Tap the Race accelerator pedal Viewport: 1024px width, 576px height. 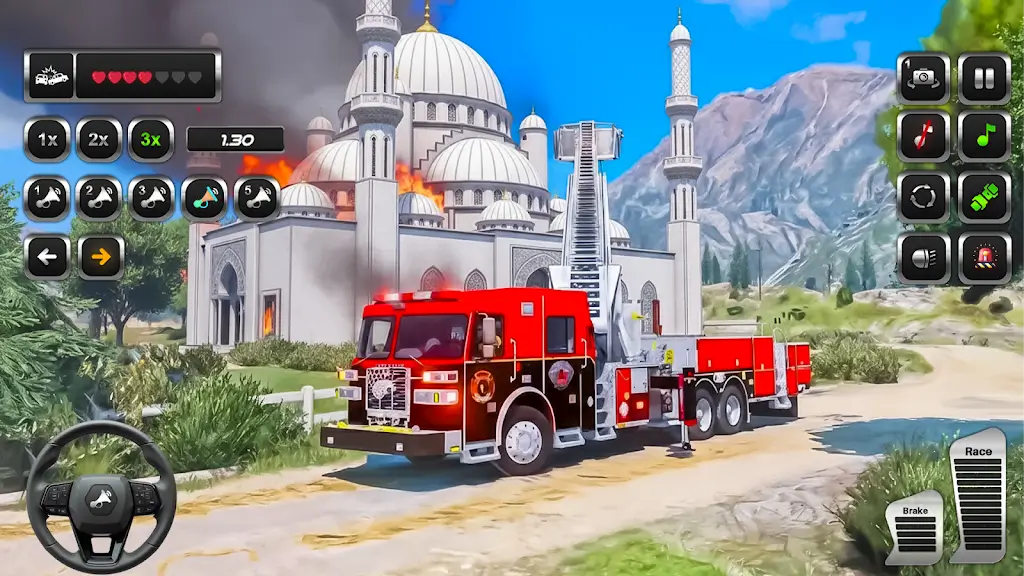978,498
